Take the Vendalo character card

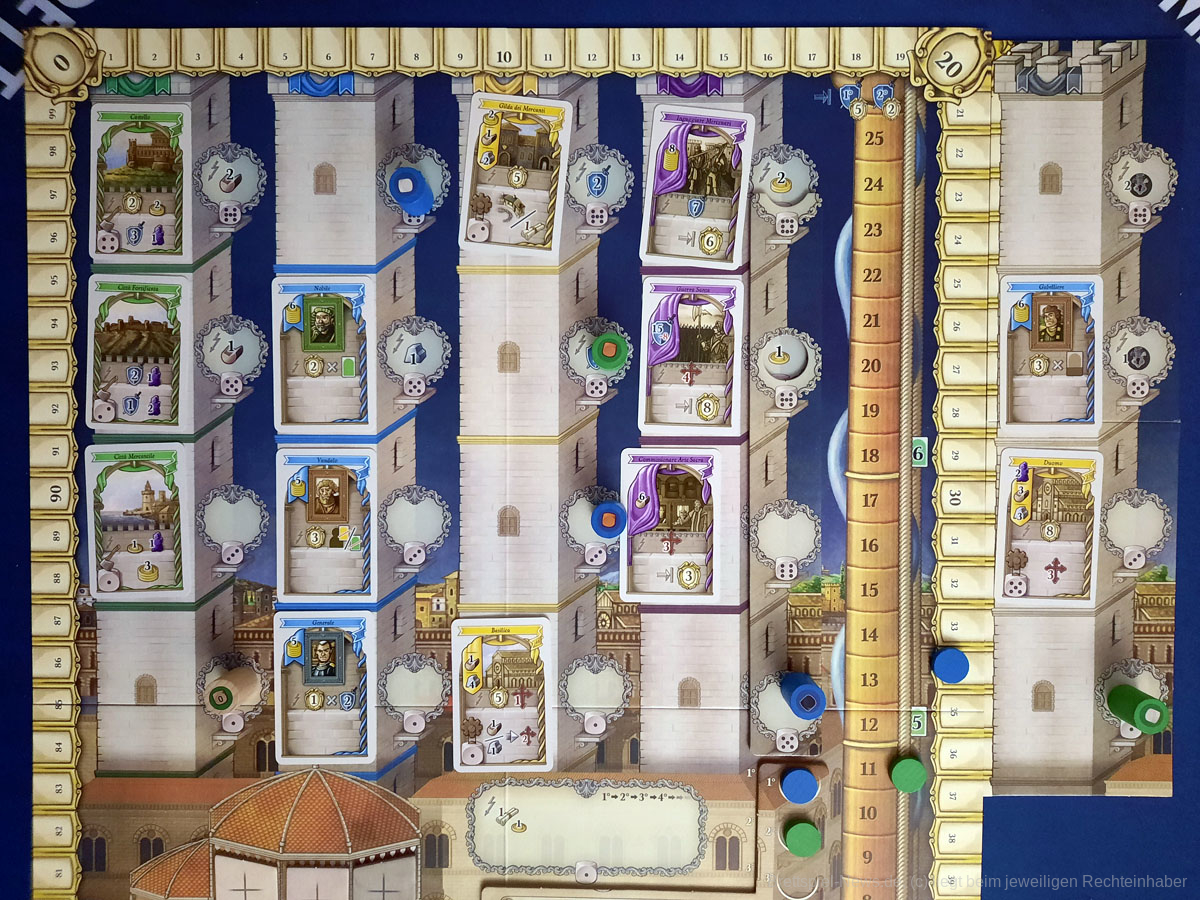pyautogui.click(x=322, y=521)
